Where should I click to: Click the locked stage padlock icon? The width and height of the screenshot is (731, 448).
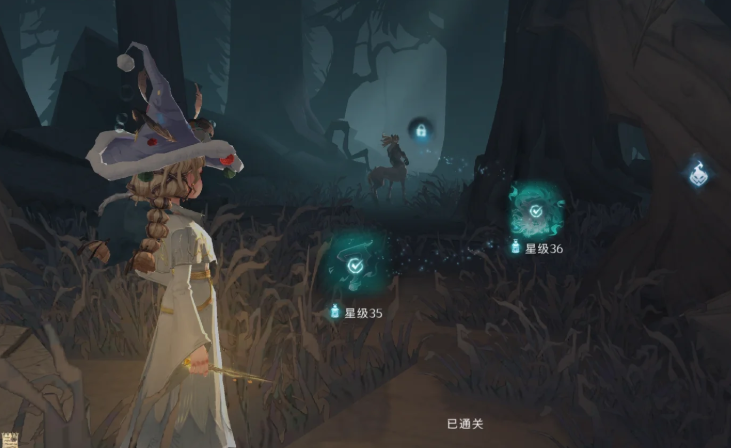point(421,130)
